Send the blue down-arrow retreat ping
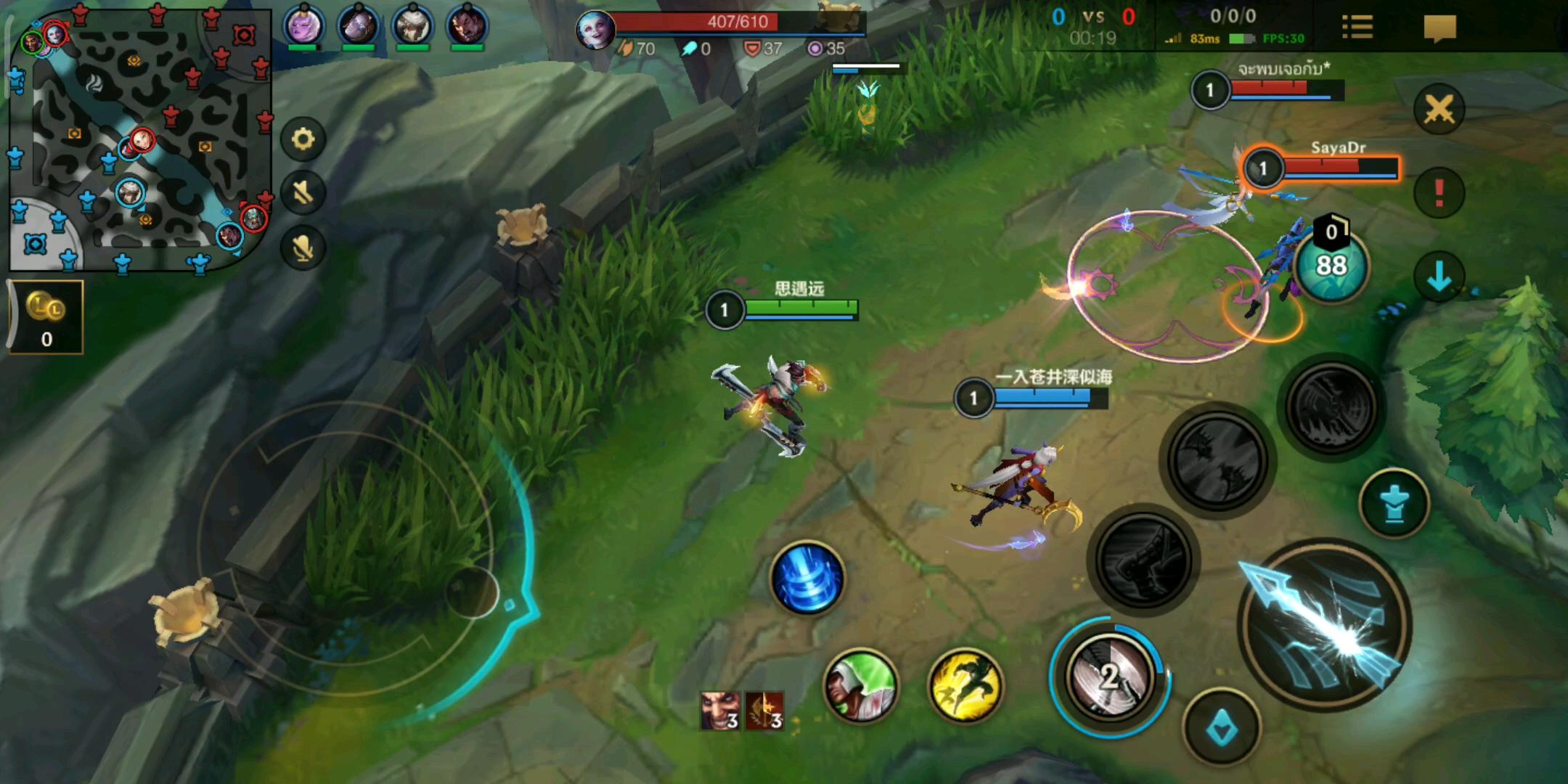The height and width of the screenshot is (784, 1568). 1439,276
